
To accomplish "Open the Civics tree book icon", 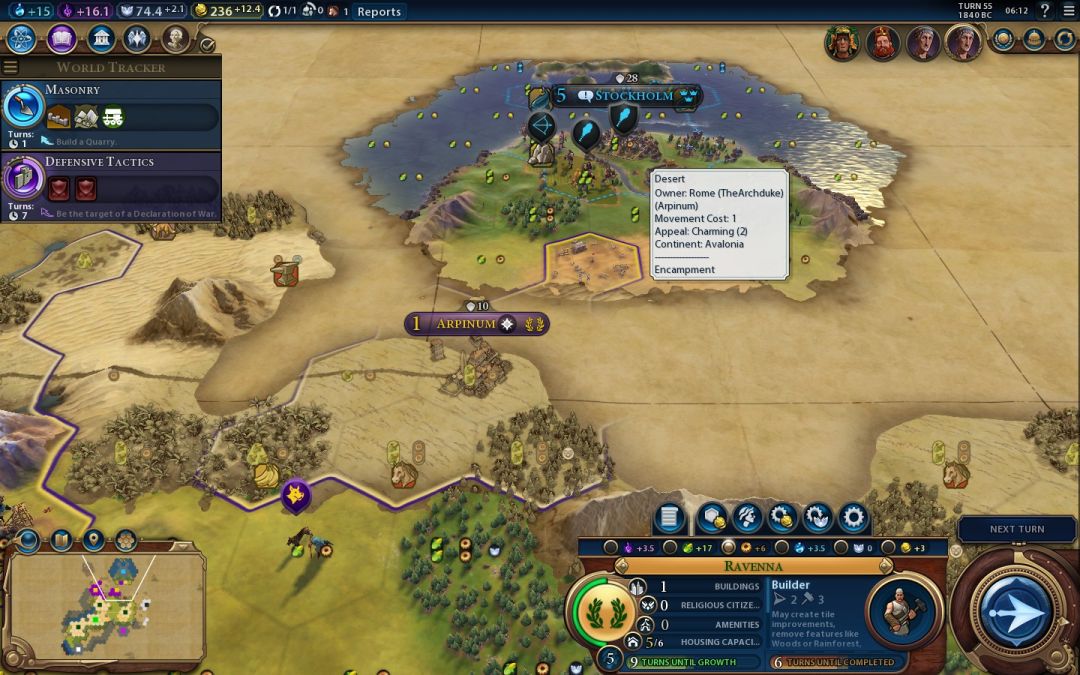I will click(x=61, y=39).
